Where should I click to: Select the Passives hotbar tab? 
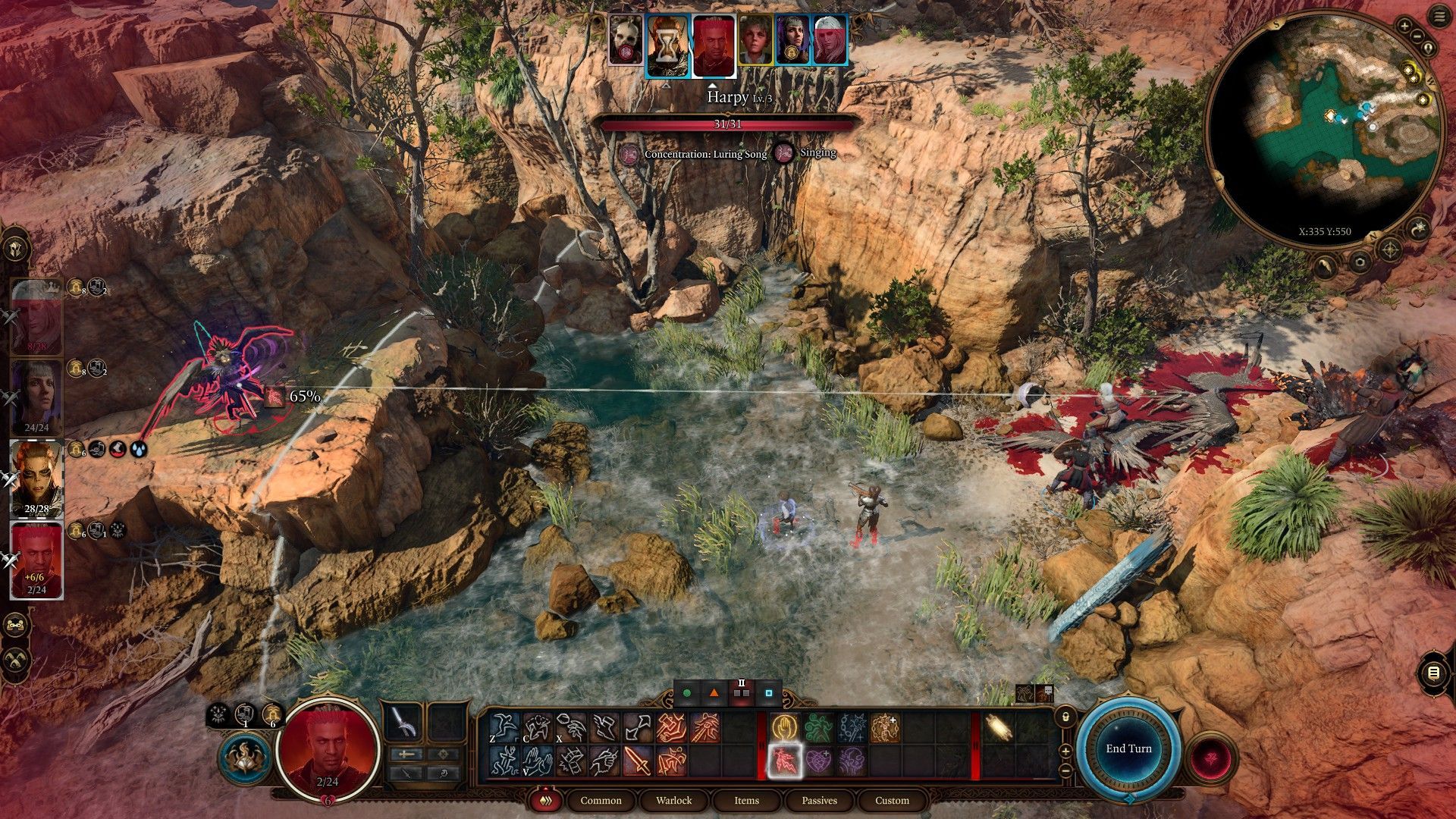pyautogui.click(x=819, y=800)
